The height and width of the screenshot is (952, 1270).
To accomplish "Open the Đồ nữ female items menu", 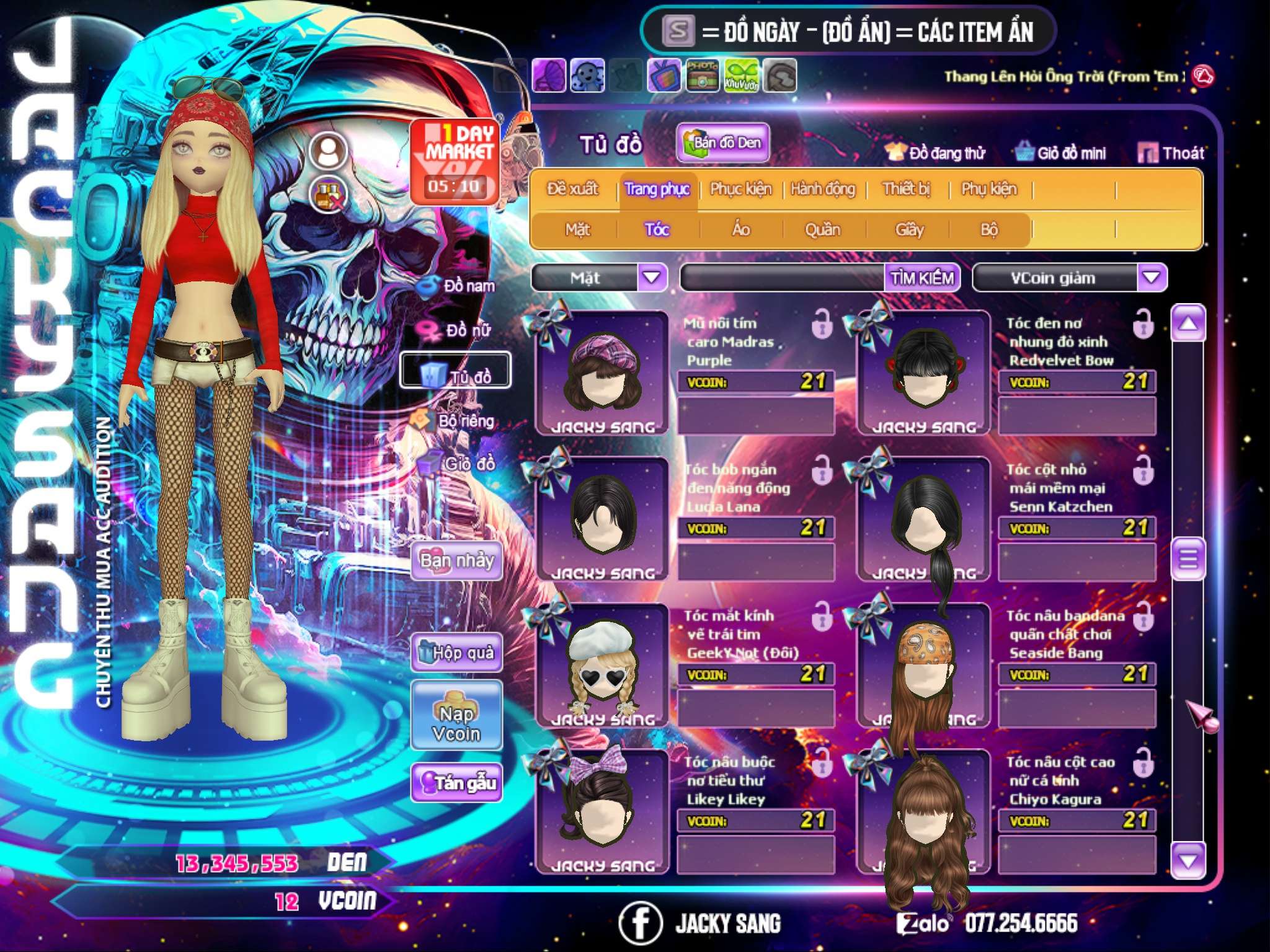I will 460,330.
